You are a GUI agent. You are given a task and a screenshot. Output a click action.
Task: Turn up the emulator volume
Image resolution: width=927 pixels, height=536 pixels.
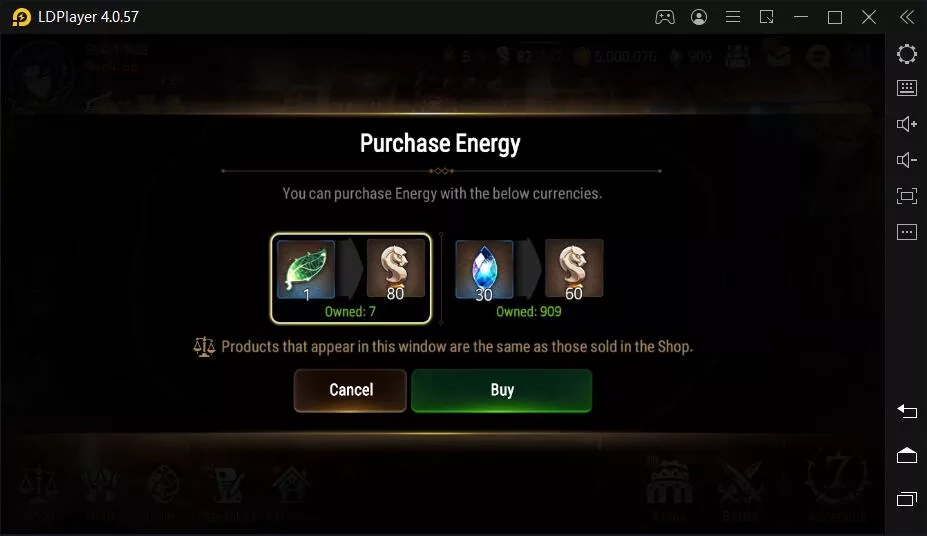click(907, 124)
